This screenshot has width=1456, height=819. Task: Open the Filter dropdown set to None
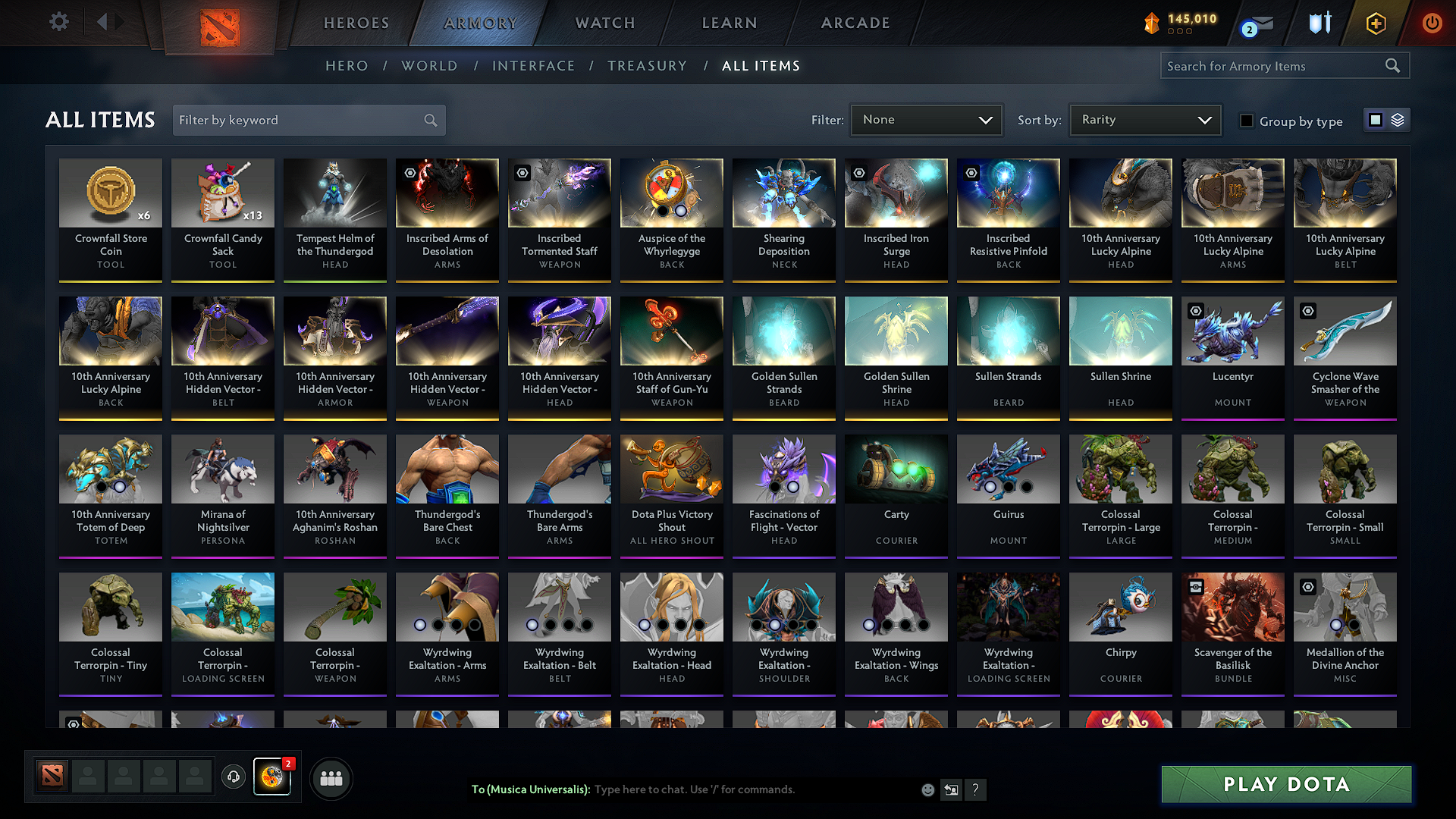(926, 119)
